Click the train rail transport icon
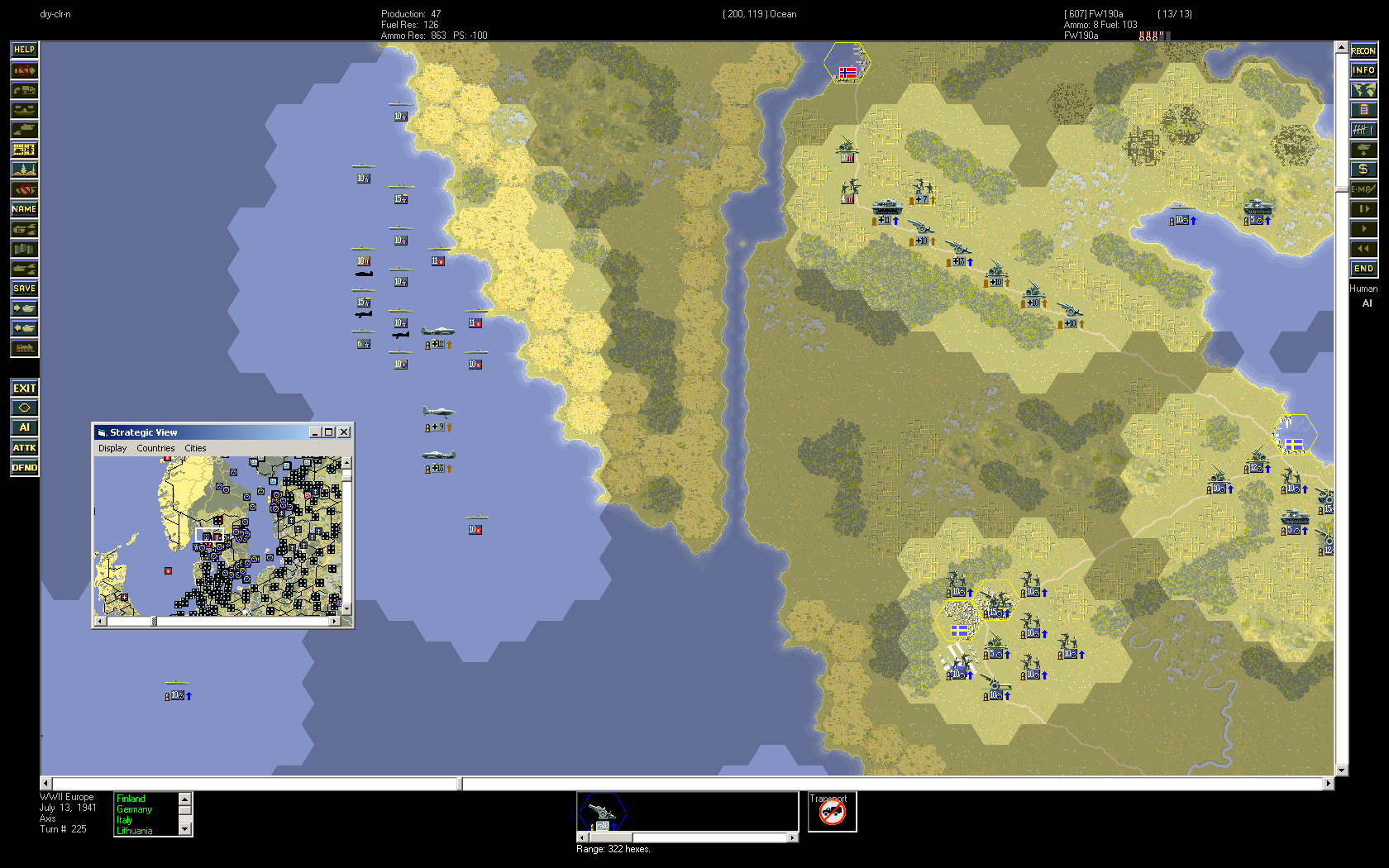 (x=24, y=348)
